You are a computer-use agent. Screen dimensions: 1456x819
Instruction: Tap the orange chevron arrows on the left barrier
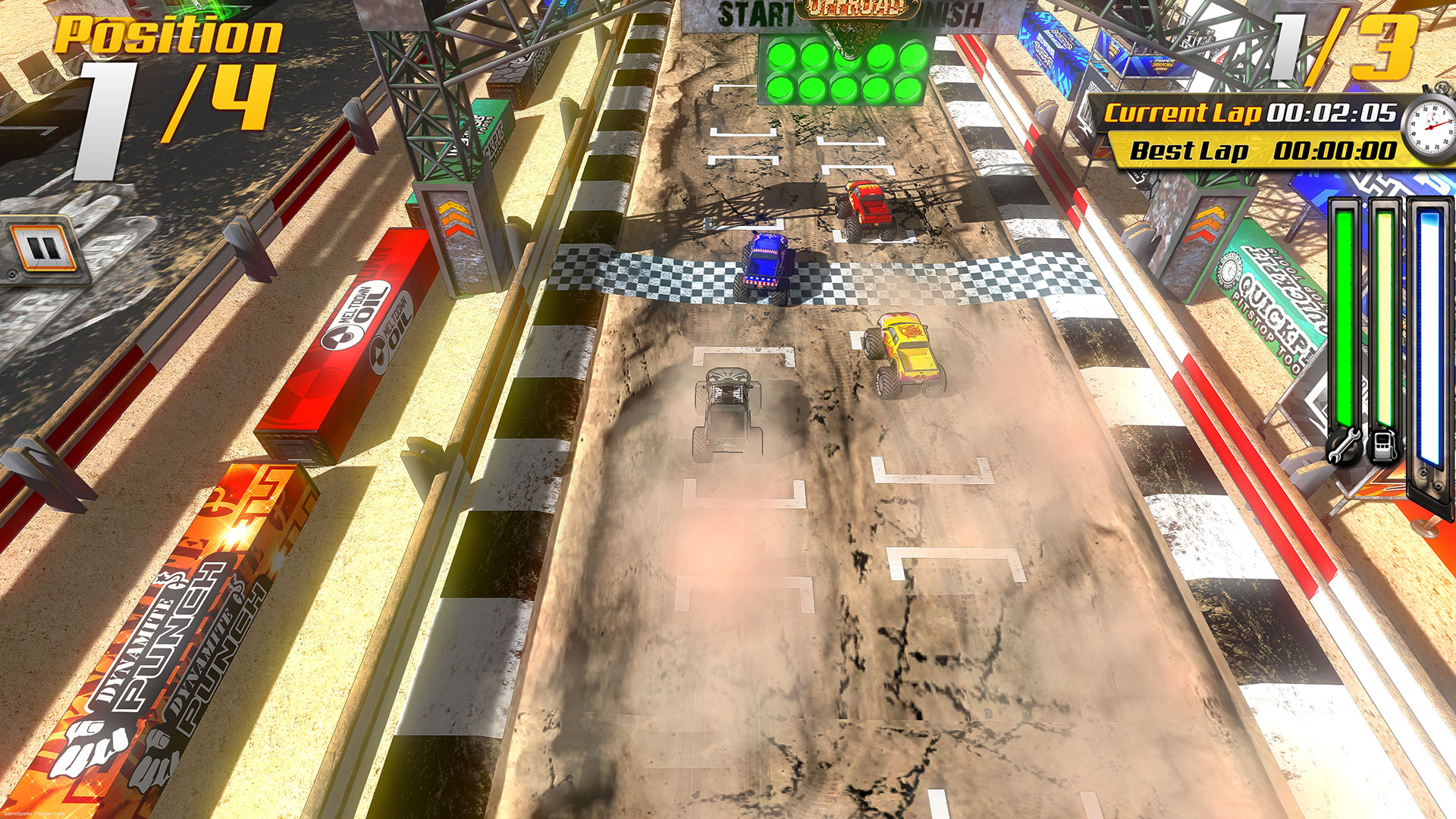coord(455,220)
